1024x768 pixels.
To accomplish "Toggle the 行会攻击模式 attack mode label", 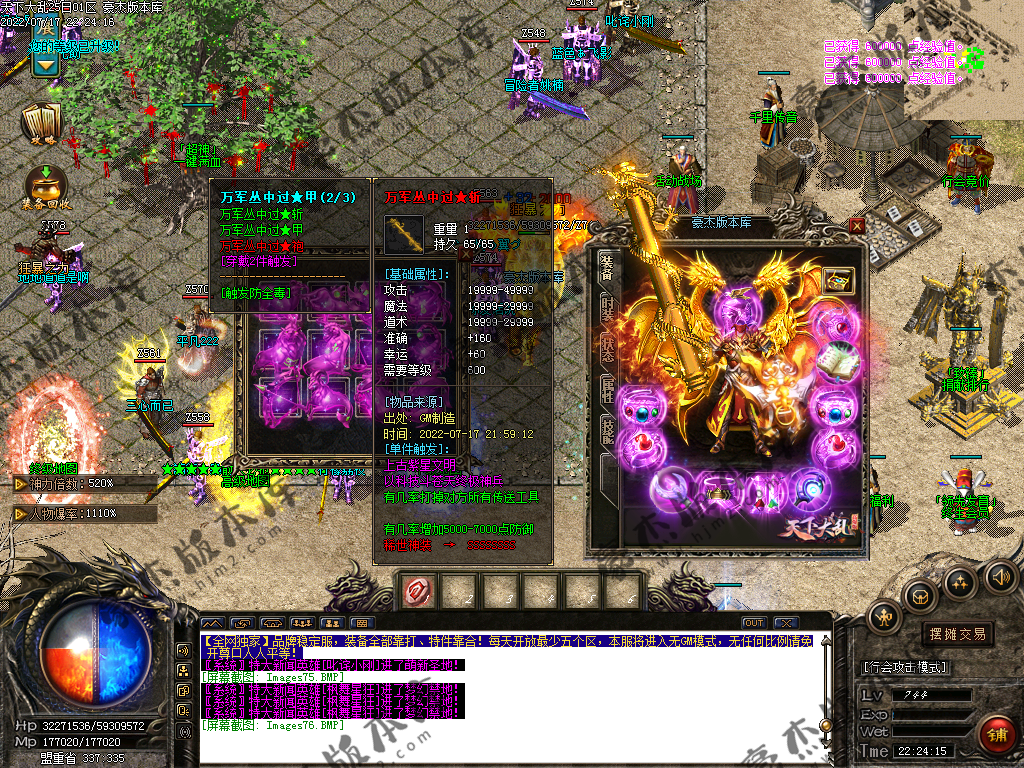I will 905,667.
